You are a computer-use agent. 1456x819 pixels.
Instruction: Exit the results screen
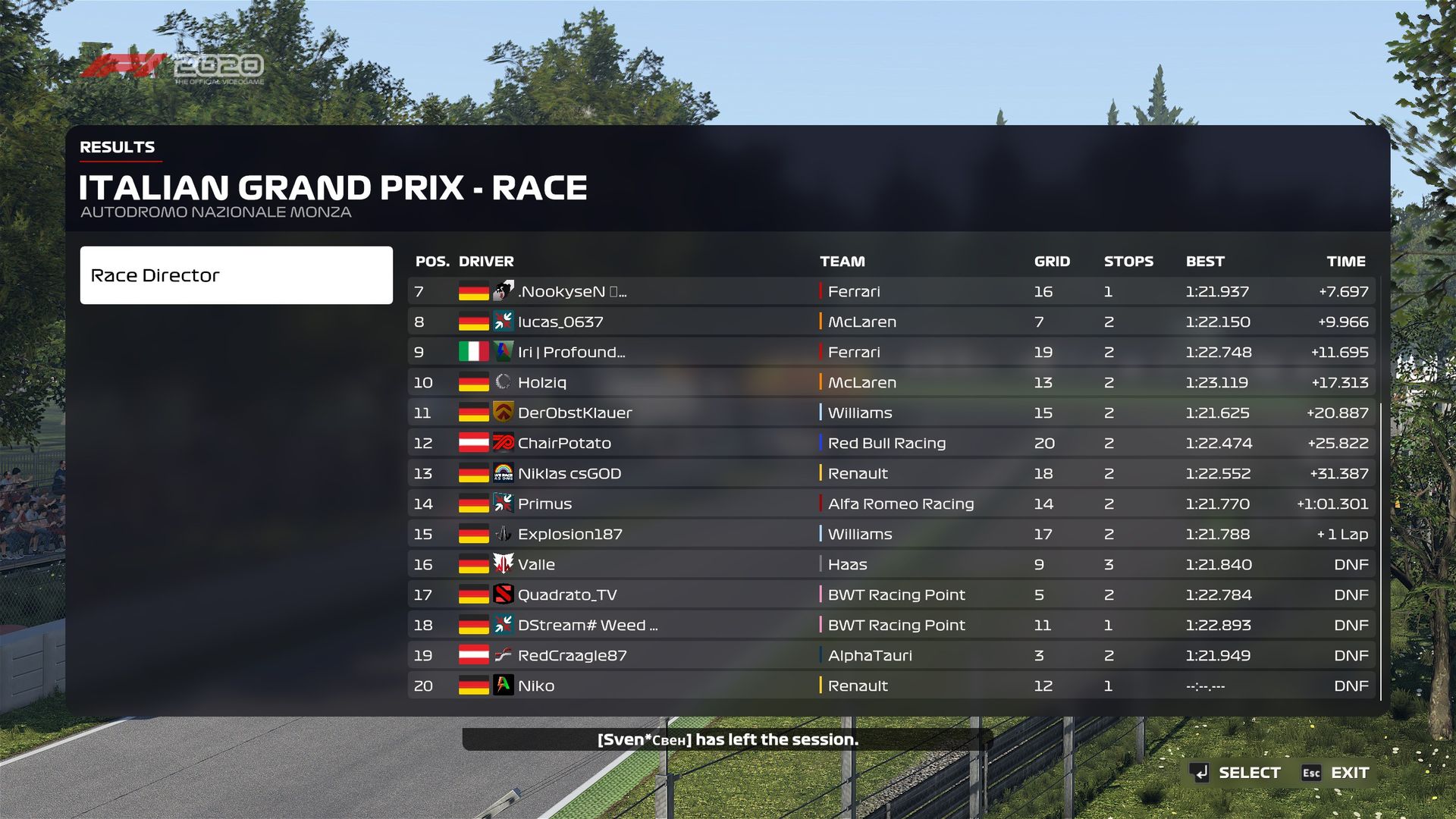point(1336,773)
